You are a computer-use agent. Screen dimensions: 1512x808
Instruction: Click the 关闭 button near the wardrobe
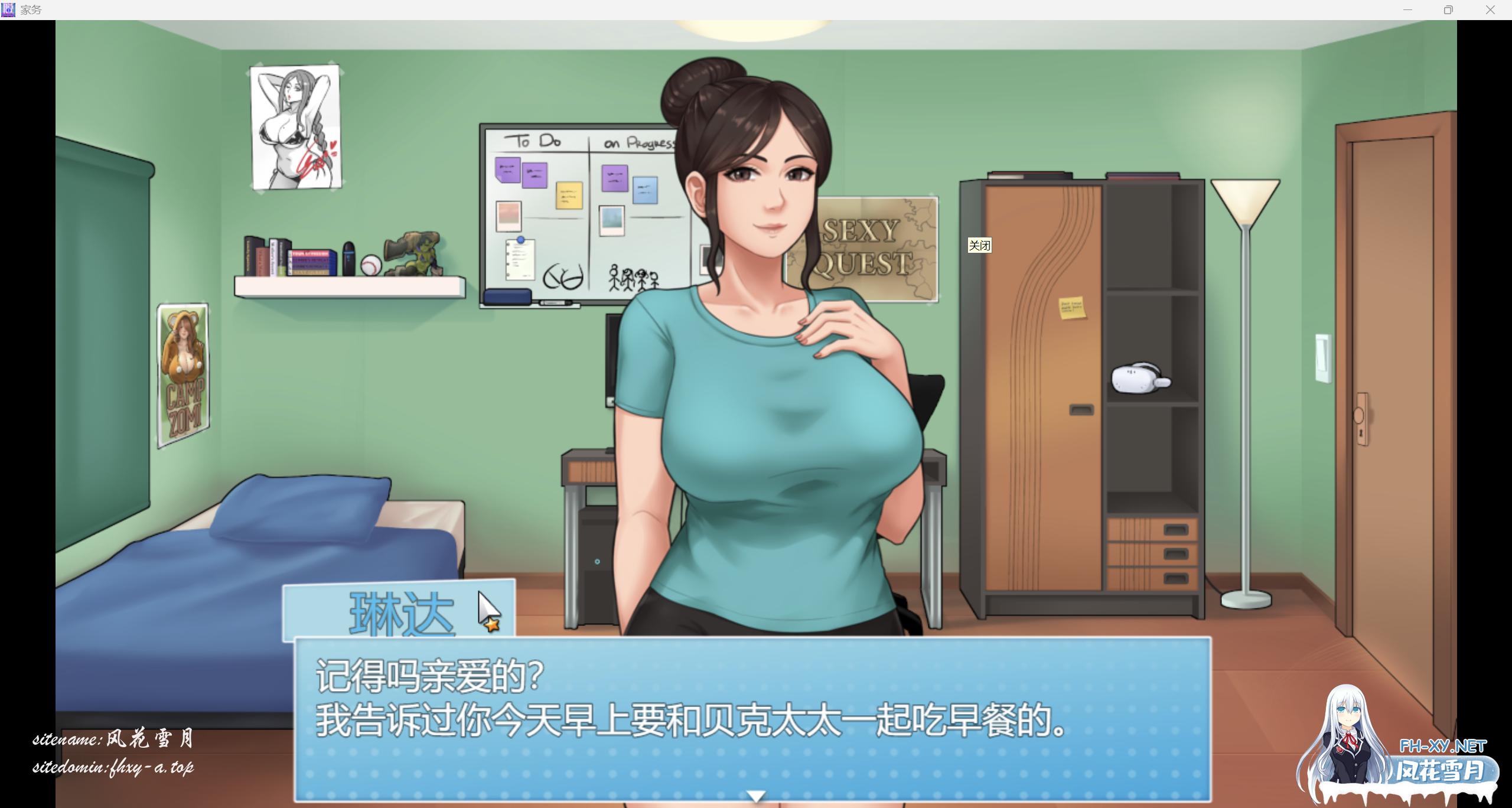[x=980, y=246]
